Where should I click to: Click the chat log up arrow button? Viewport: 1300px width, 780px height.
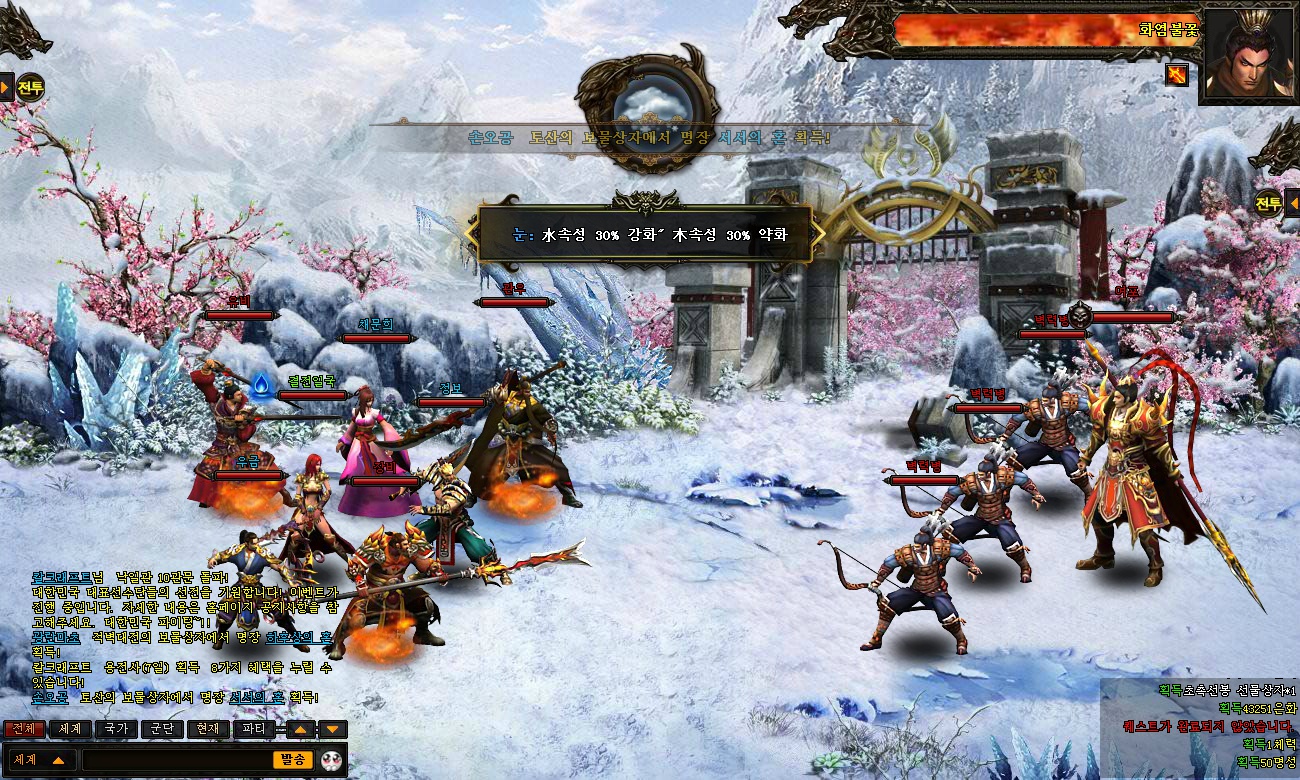pos(303,730)
